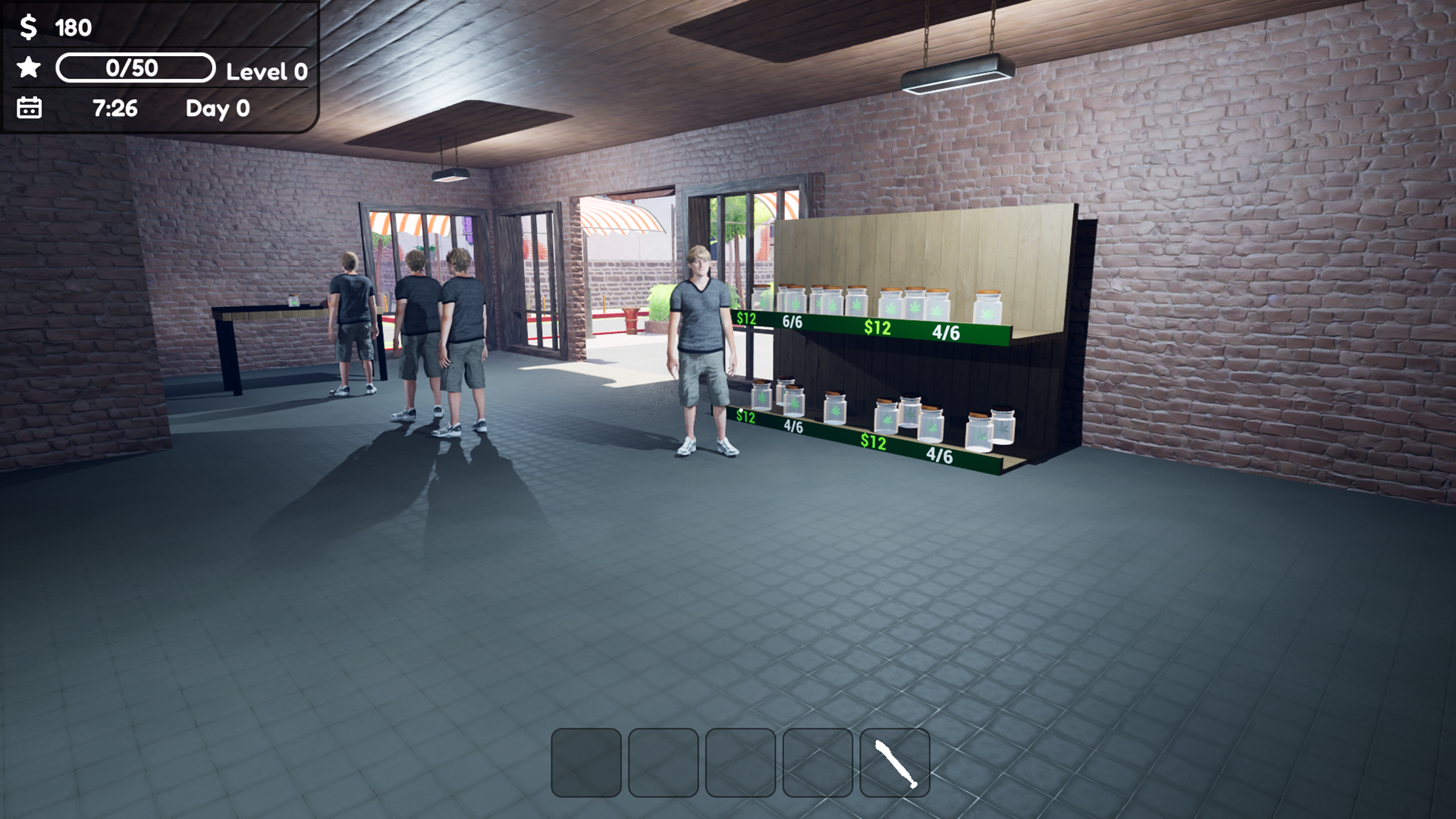Select the middle hotbar slot
The height and width of the screenshot is (819, 1456).
[739, 762]
